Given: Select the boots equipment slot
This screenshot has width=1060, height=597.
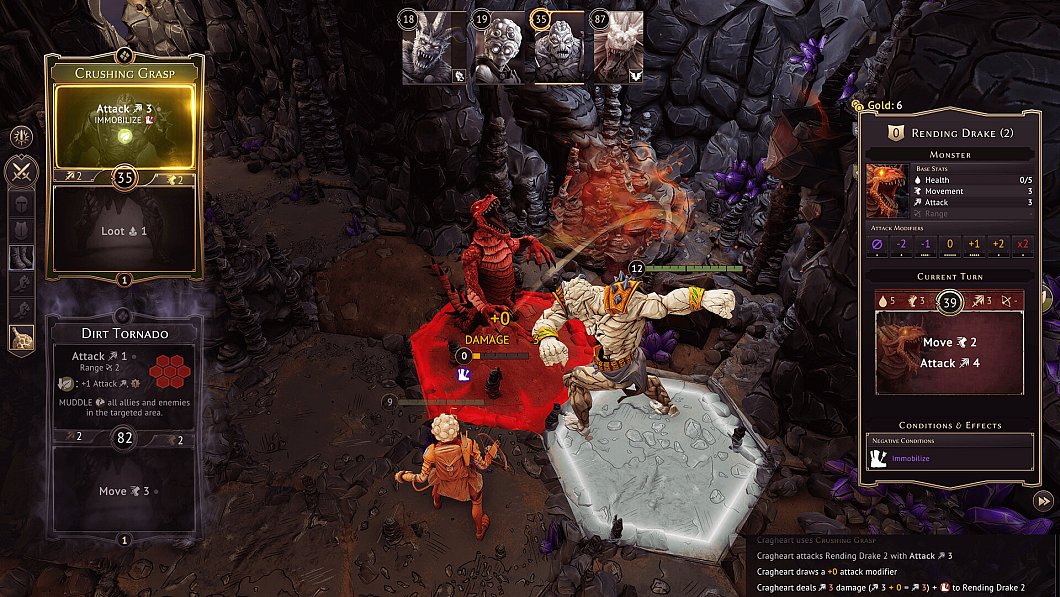Looking at the screenshot, I should click(21, 258).
